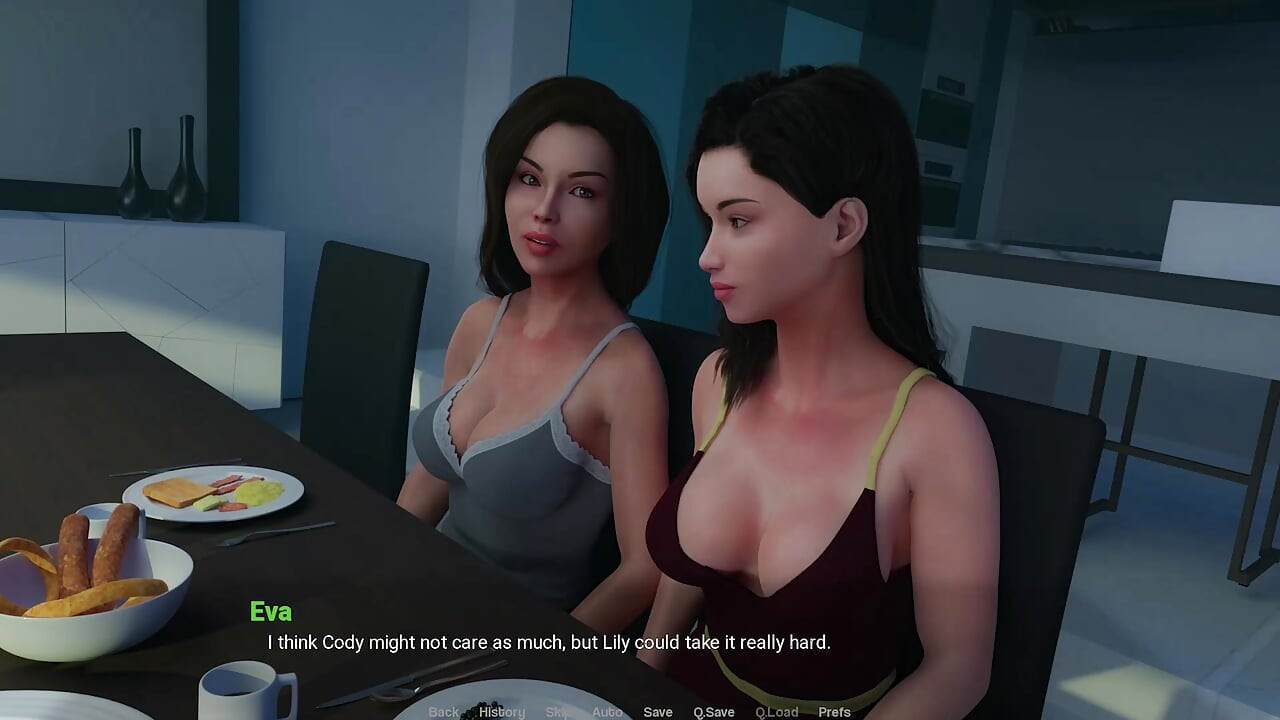The width and height of the screenshot is (1280, 720).
Task: Toggle Auto-forward dialogue mode
Action: [607, 711]
